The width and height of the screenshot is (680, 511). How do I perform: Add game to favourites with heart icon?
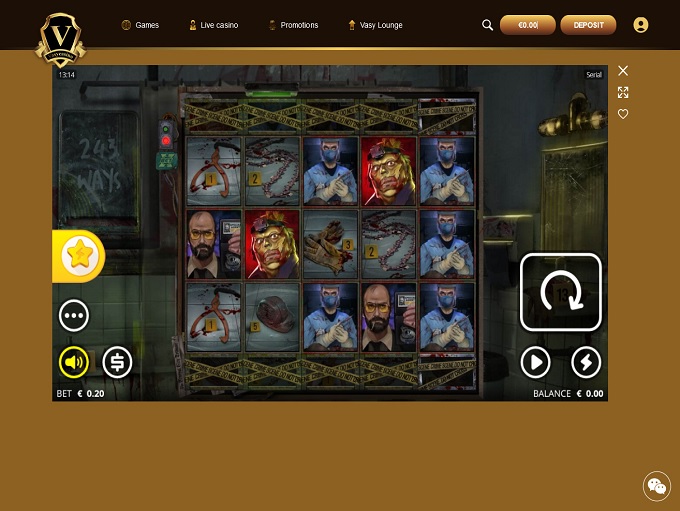tap(623, 114)
